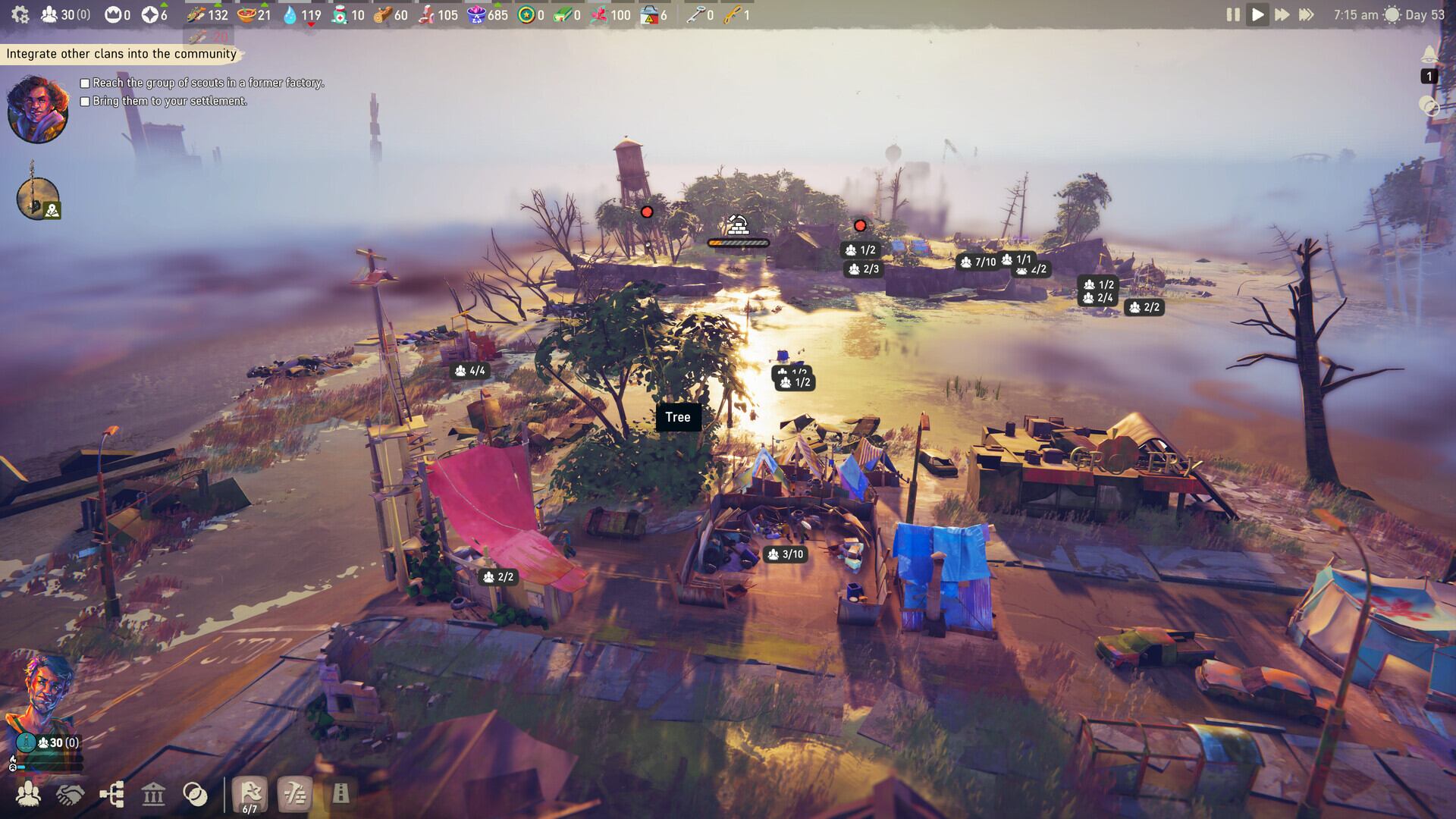
Task: Open the hammer build menu
Action: click(295, 794)
